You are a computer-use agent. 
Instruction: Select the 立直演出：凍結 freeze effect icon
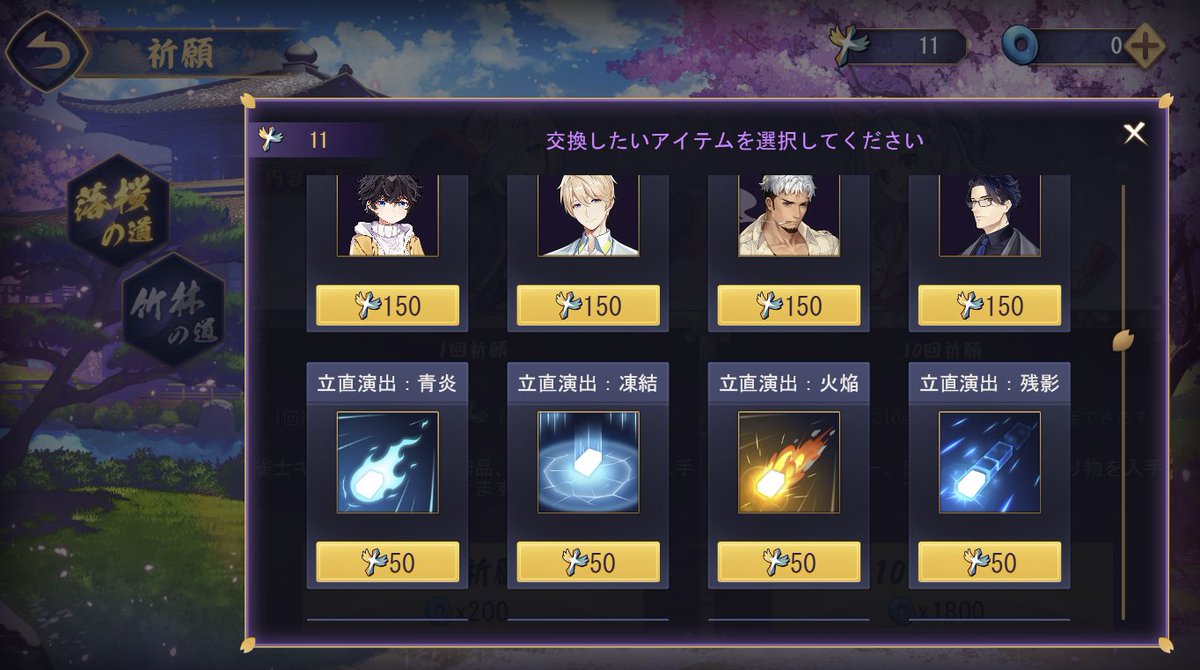(x=588, y=462)
